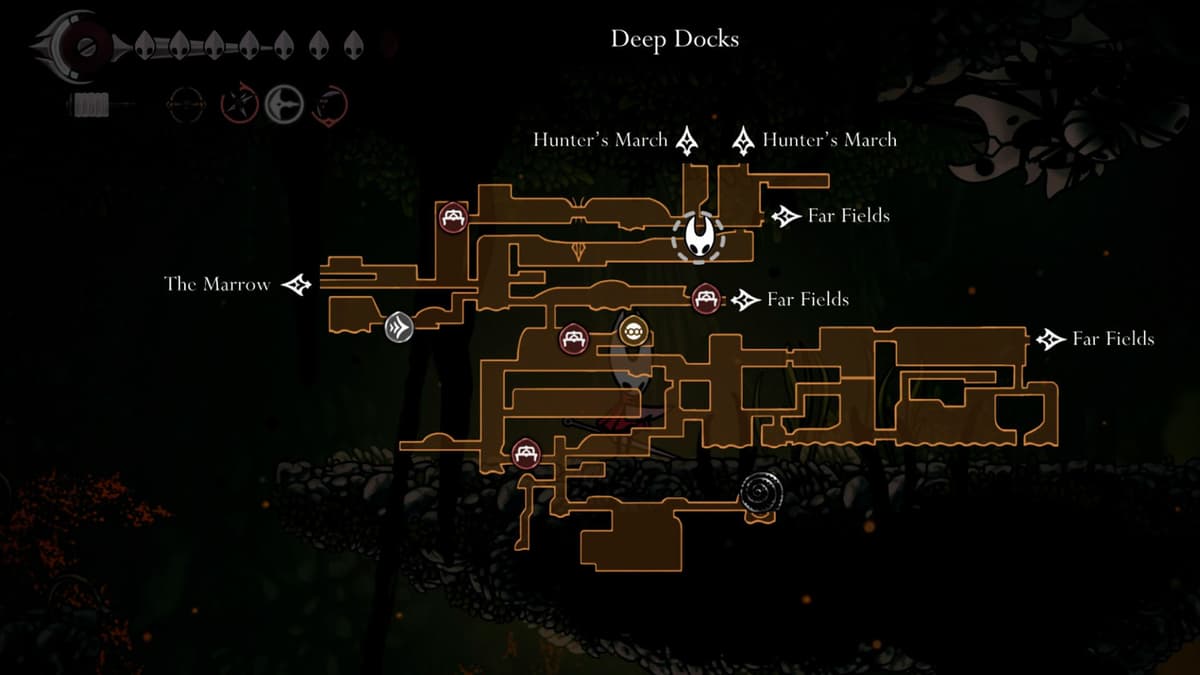1200x675 pixels.
Task: Choose The Marrow exit label
Action: point(217,285)
